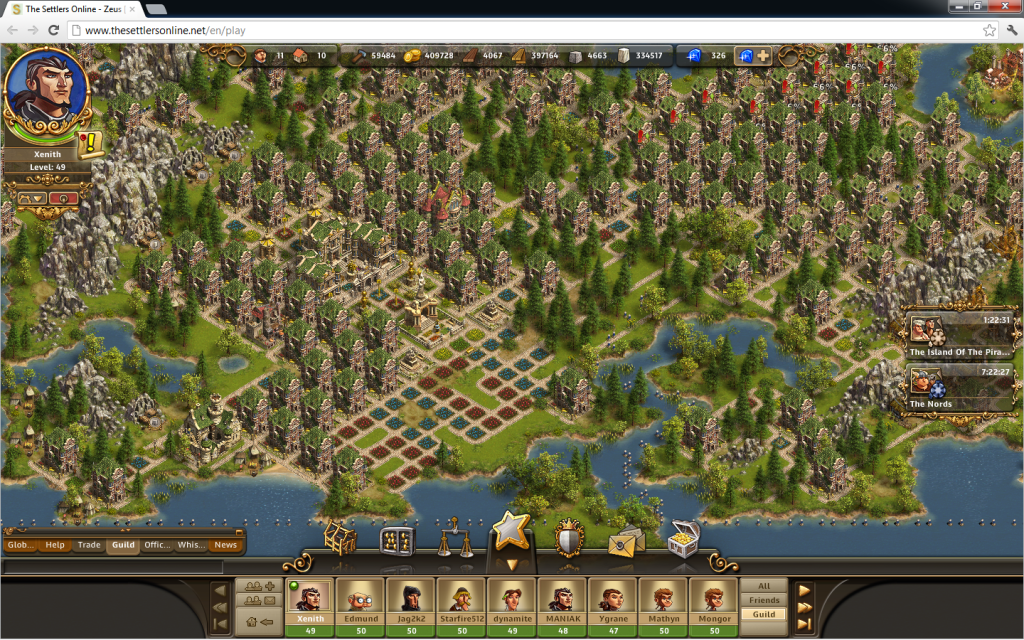This screenshot has height=640, width=1024.
Task: Click the gem purchase plus button
Action: [x=763, y=56]
